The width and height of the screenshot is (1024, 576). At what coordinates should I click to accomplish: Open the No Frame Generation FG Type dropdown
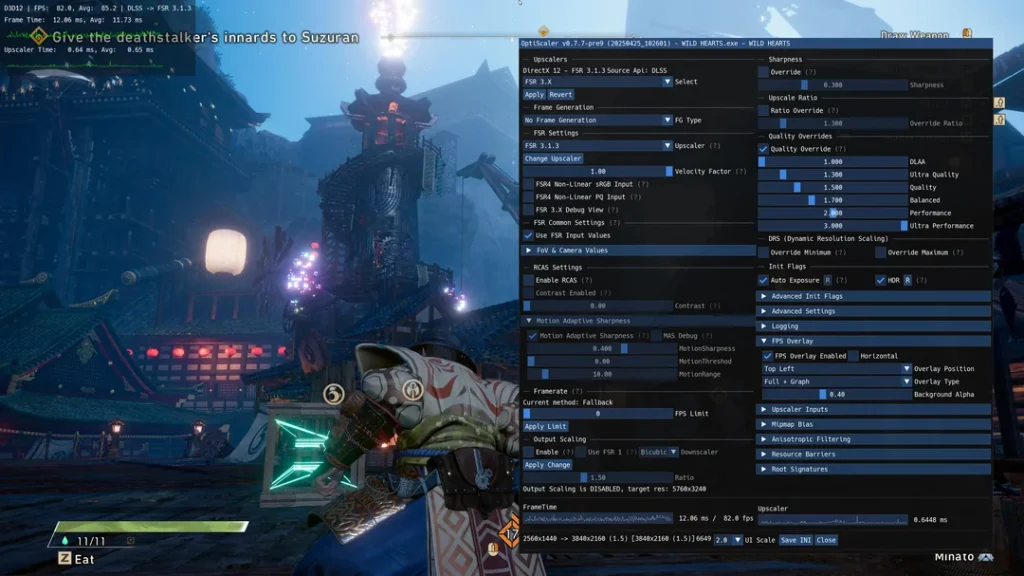coord(598,120)
